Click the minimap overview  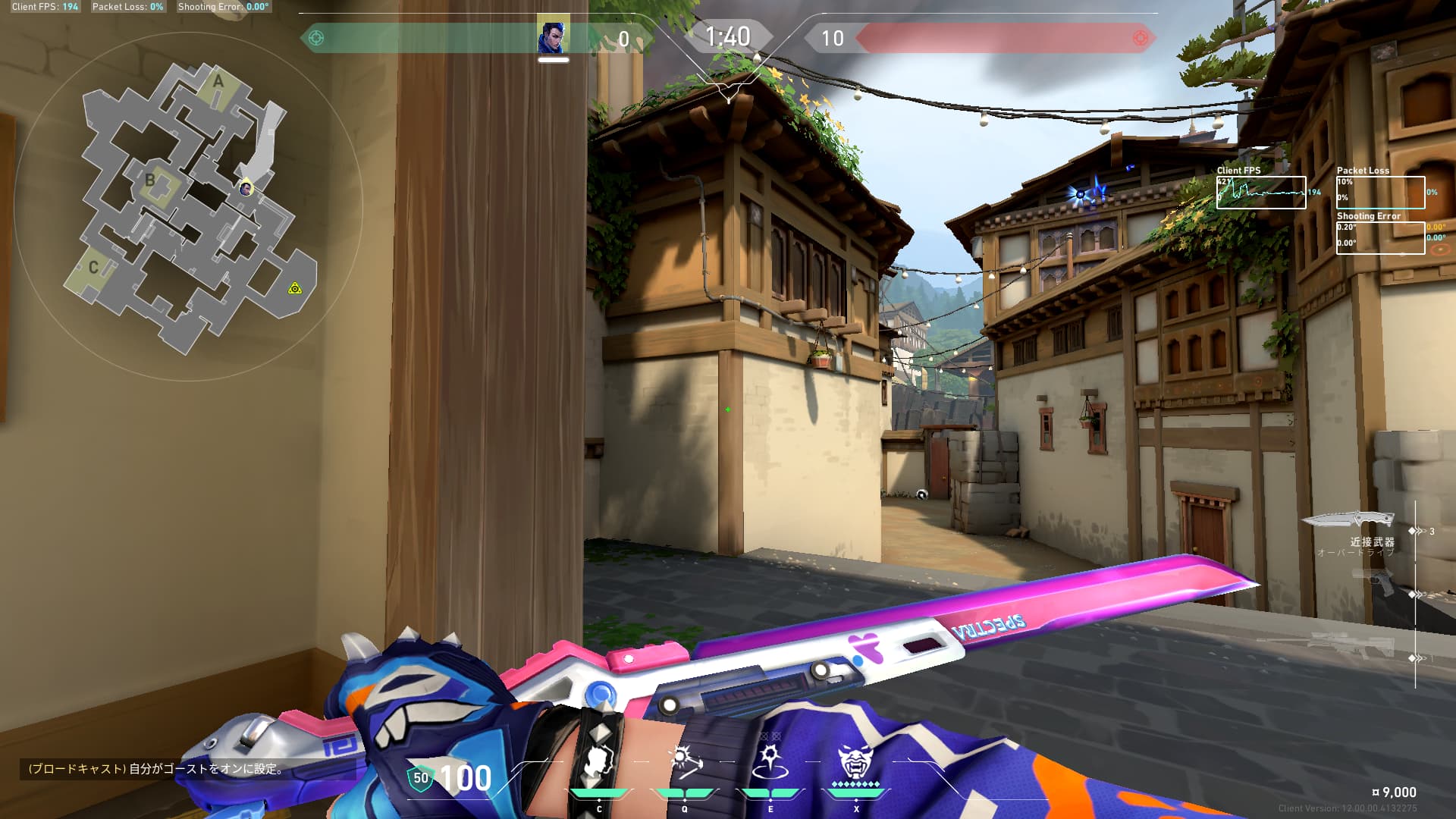[x=188, y=206]
